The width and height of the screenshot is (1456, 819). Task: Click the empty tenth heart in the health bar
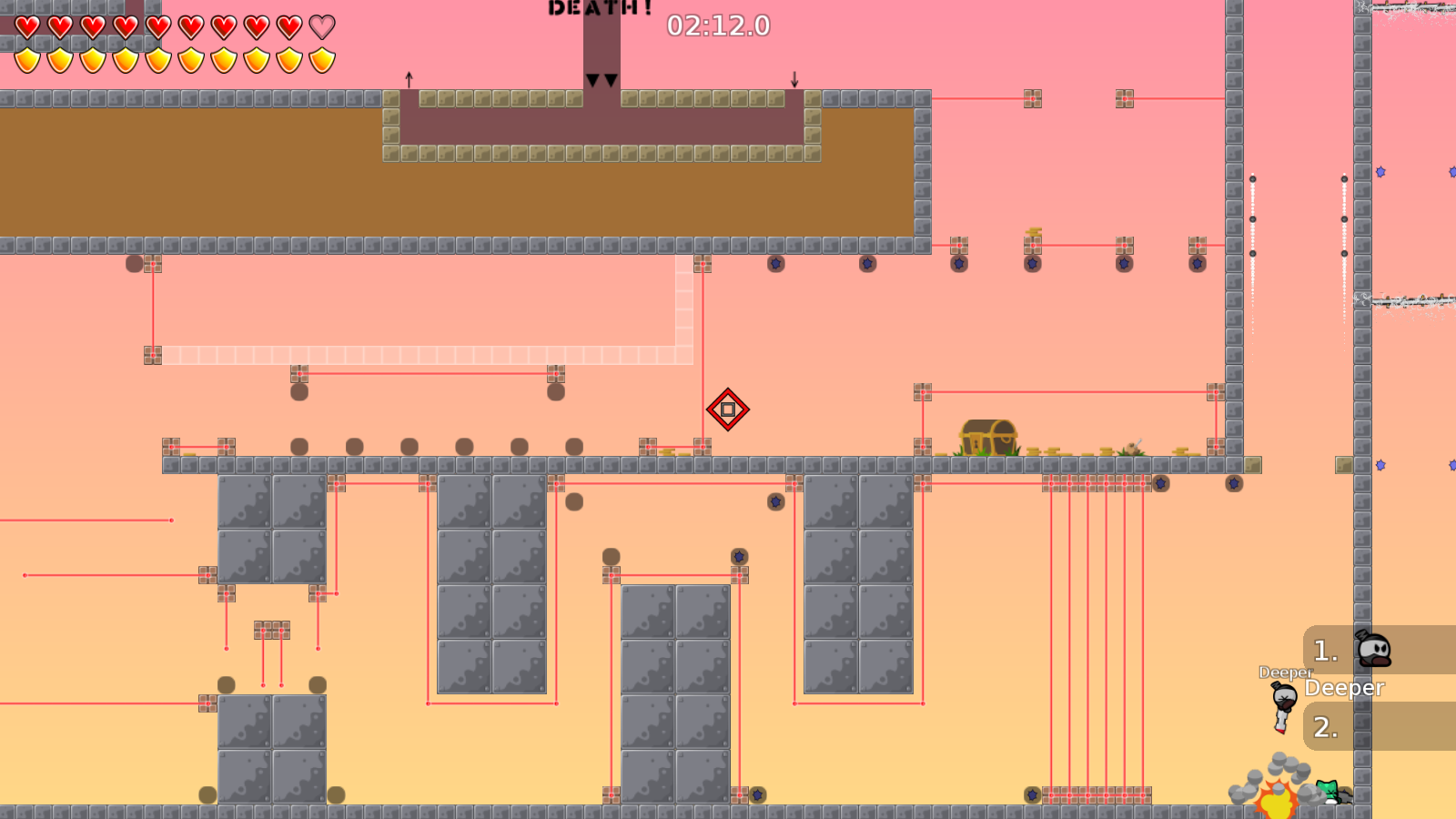click(319, 27)
